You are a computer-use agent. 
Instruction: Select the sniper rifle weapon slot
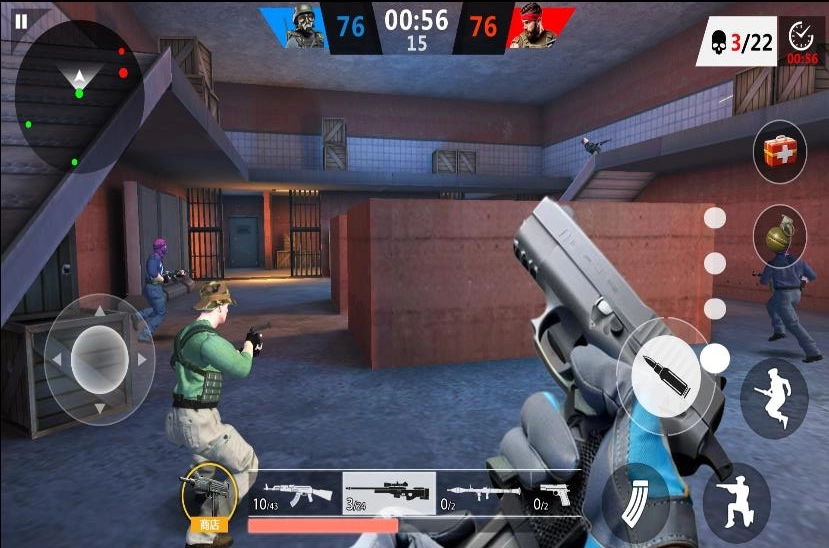point(389,493)
